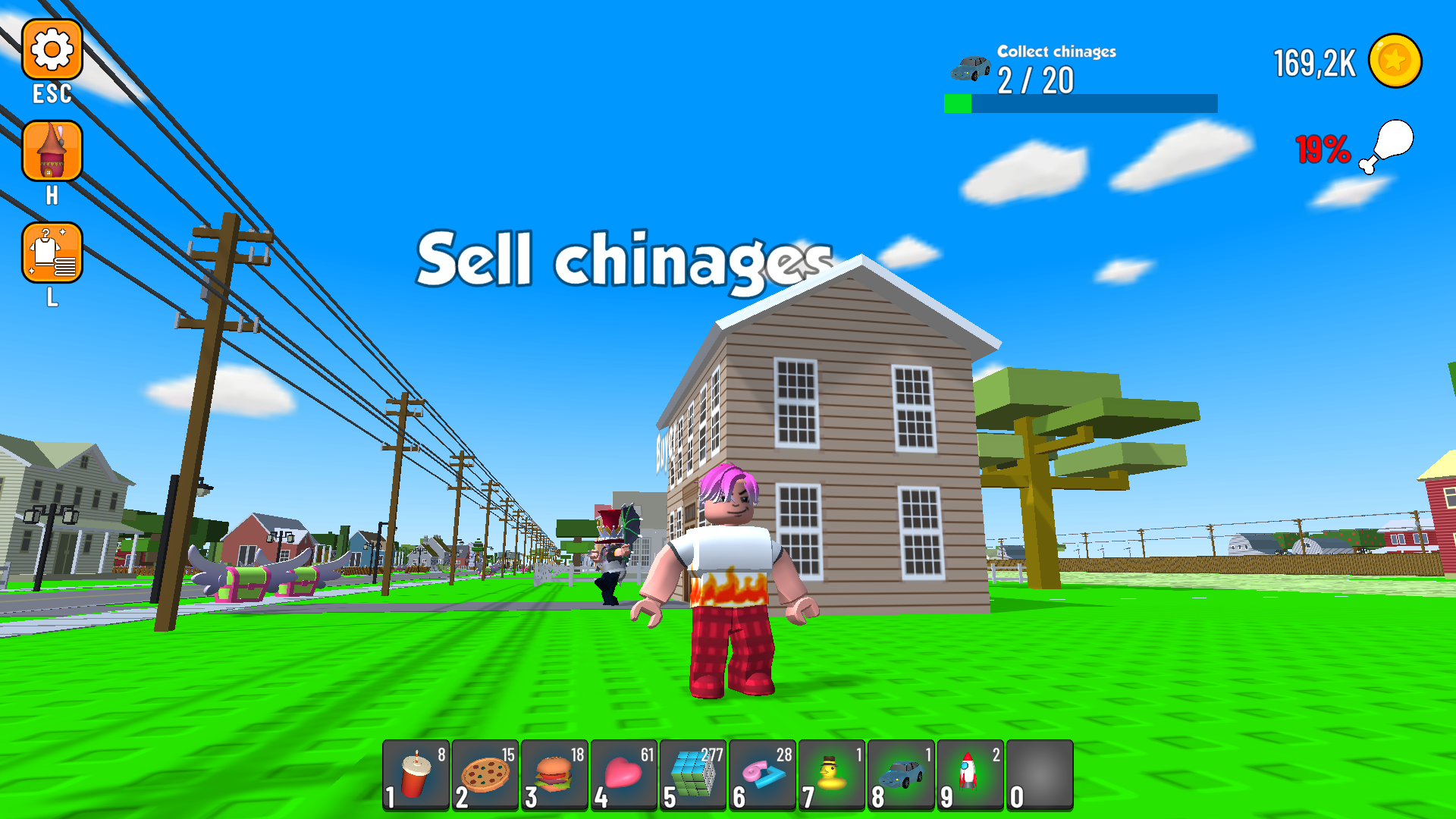Click the blue car icon above the quest counter

click(x=971, y=68)
